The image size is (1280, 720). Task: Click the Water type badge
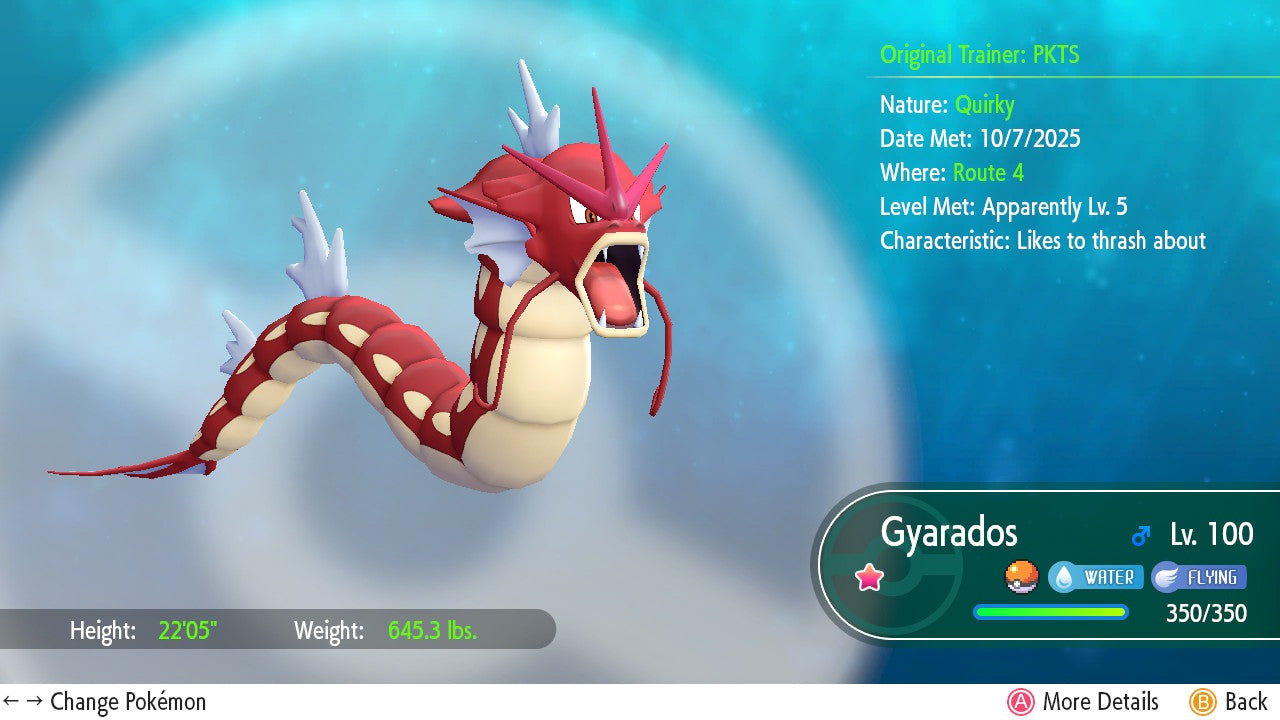click(x=1096, y=577)
